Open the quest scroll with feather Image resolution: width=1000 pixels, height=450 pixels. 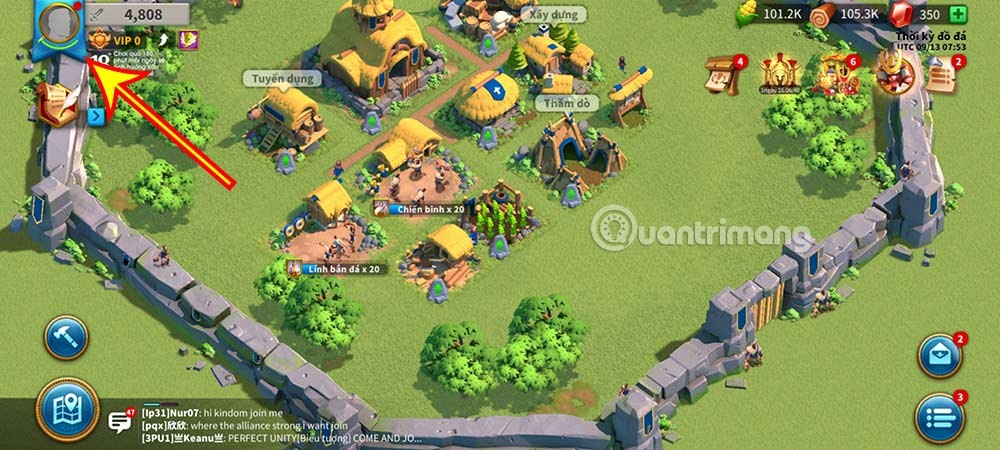point(57,103)
